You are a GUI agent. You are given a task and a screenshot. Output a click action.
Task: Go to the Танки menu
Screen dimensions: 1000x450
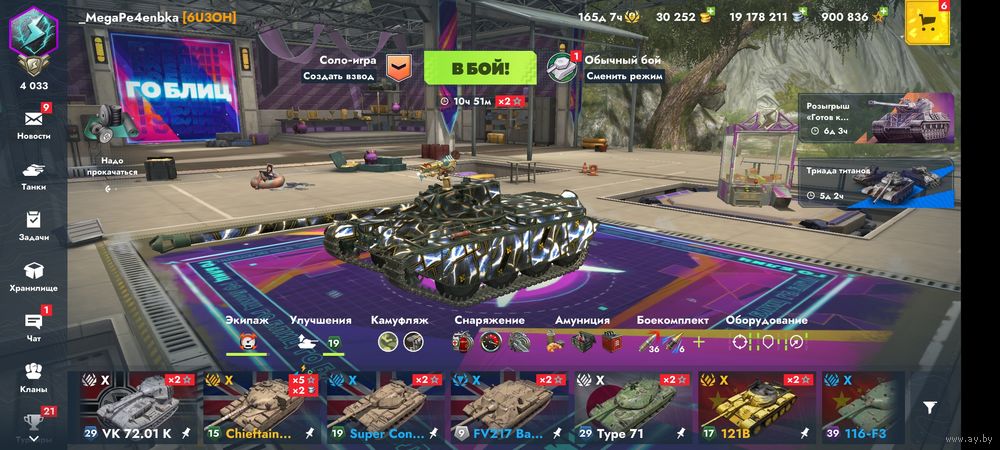[33, 175]
